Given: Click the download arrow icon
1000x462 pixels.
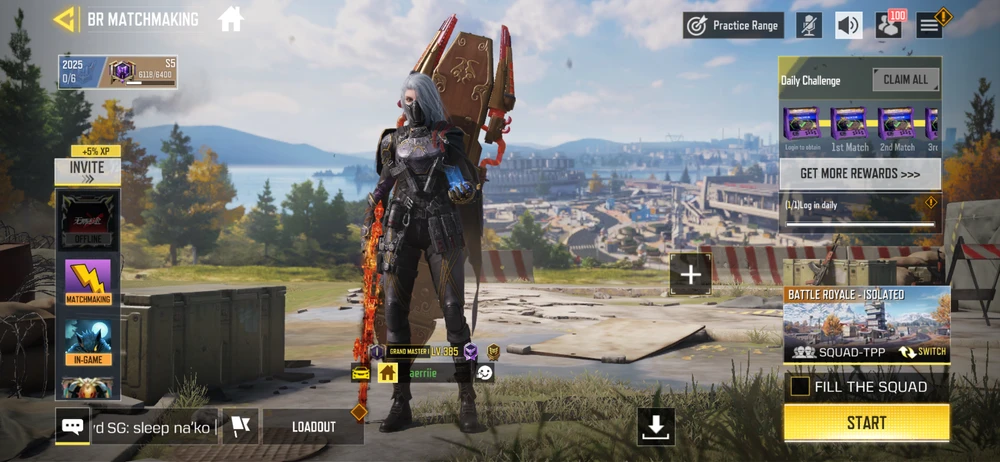Looking at the screenshot, I should click(x=656, y=426).
